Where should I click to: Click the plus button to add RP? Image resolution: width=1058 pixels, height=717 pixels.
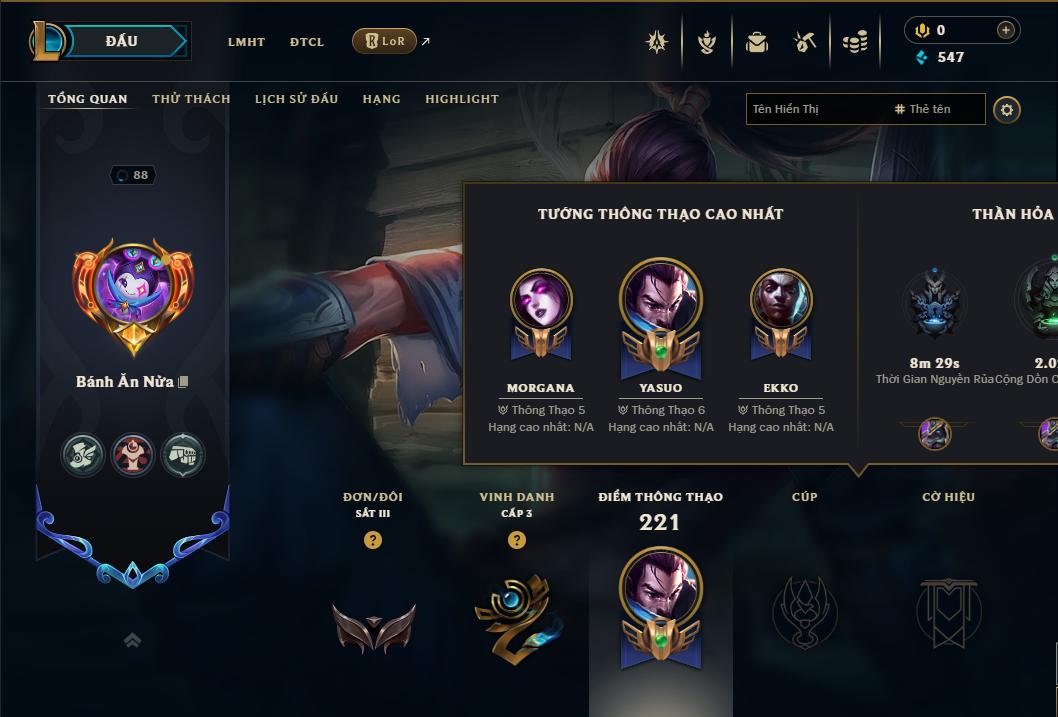tap(1005, 30)
